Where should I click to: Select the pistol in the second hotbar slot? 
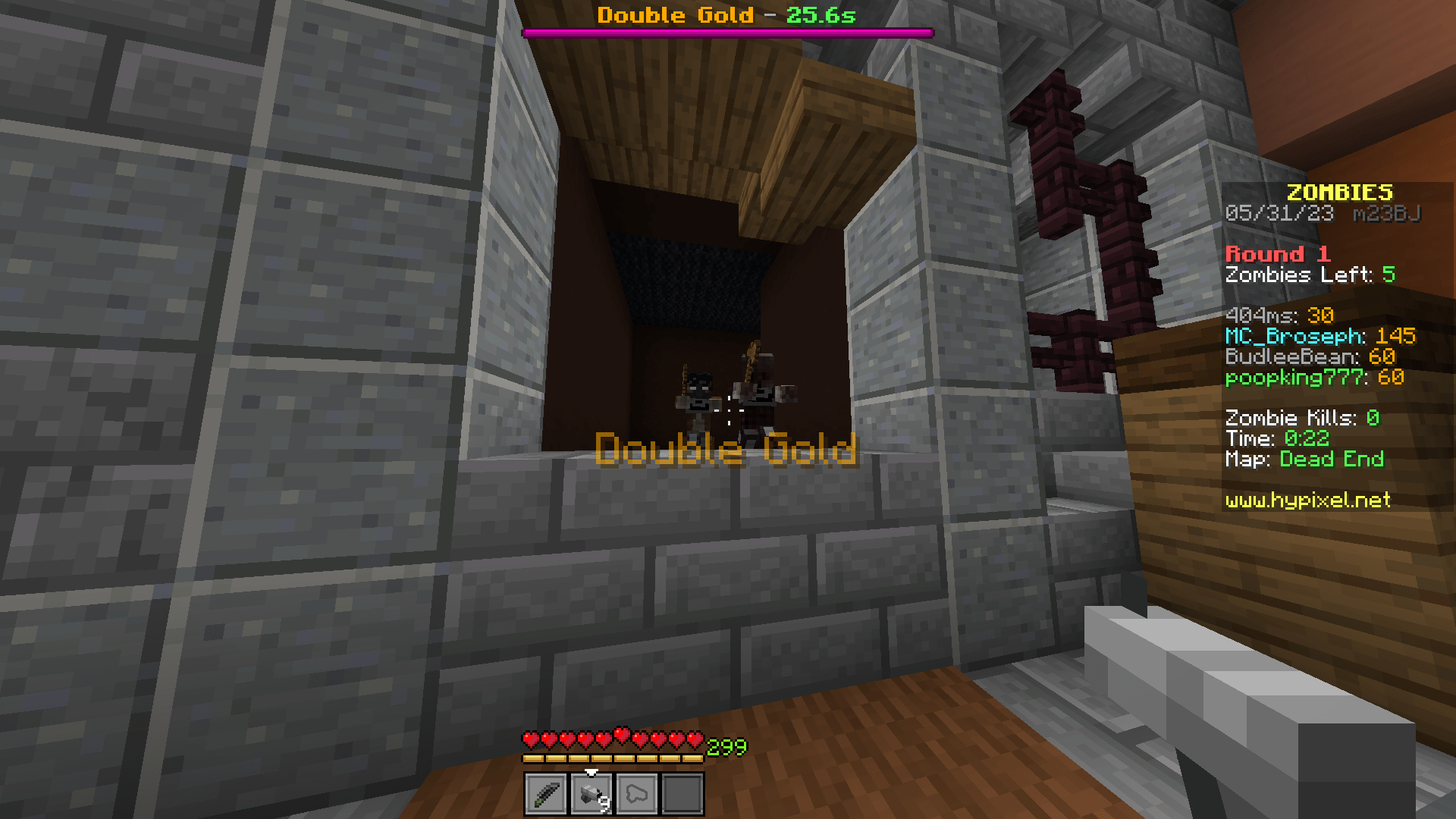pos(591,793)
